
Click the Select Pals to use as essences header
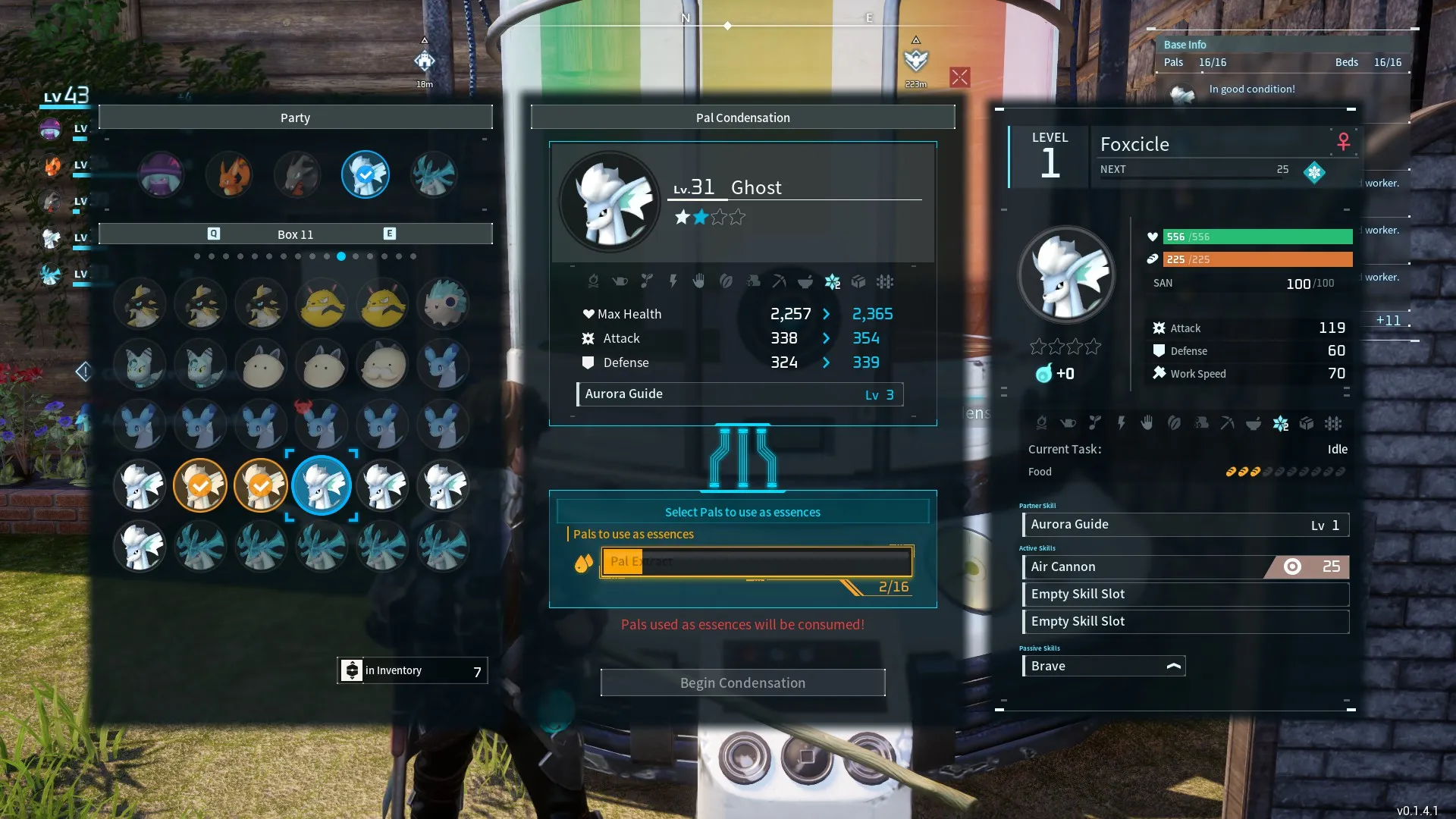742,512
